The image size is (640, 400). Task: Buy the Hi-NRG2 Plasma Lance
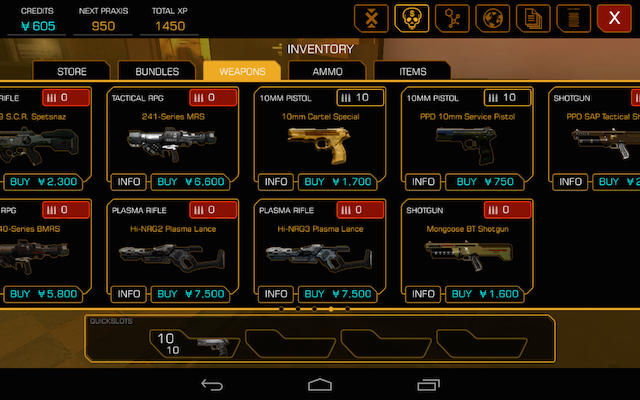[x=195, y=294]
